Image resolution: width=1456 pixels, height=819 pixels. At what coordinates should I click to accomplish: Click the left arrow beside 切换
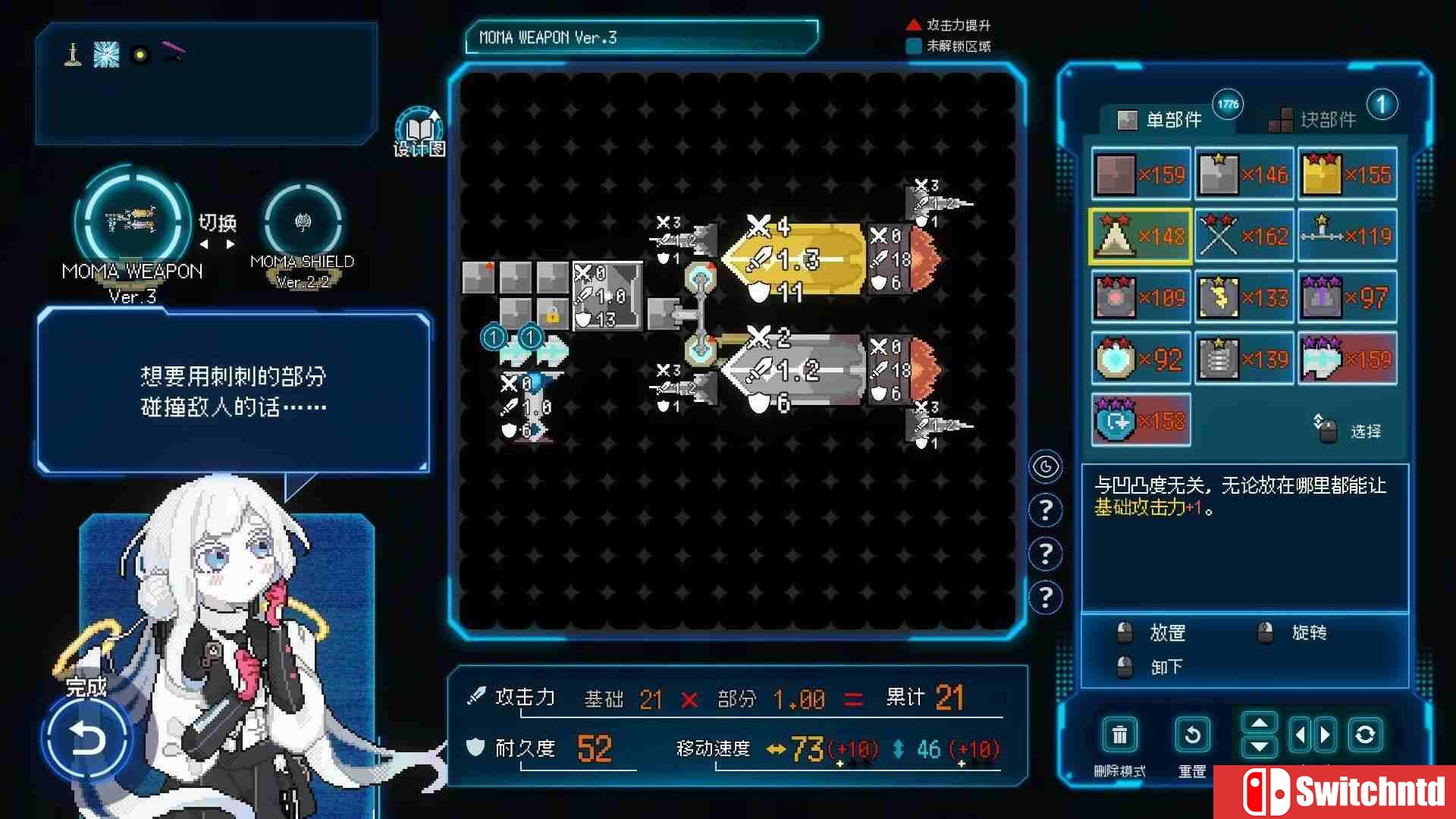coord(202,243)
